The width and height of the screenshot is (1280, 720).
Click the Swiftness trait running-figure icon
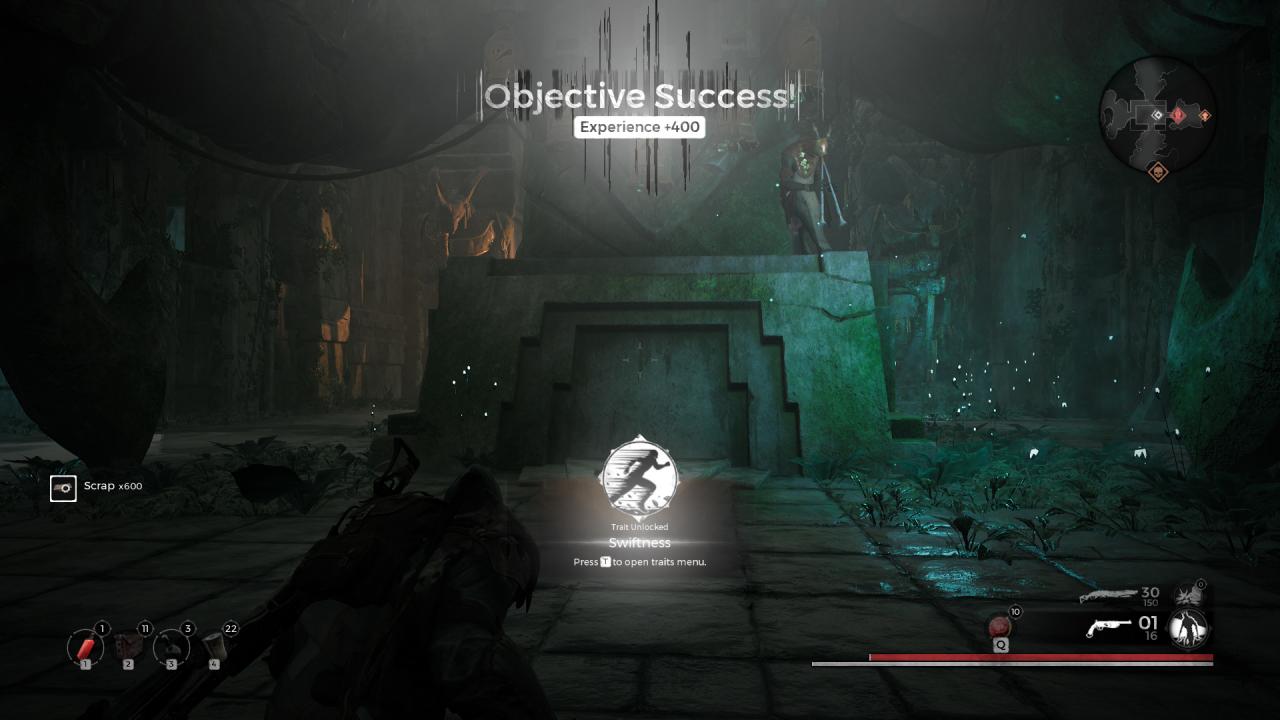tap(639, 478)
